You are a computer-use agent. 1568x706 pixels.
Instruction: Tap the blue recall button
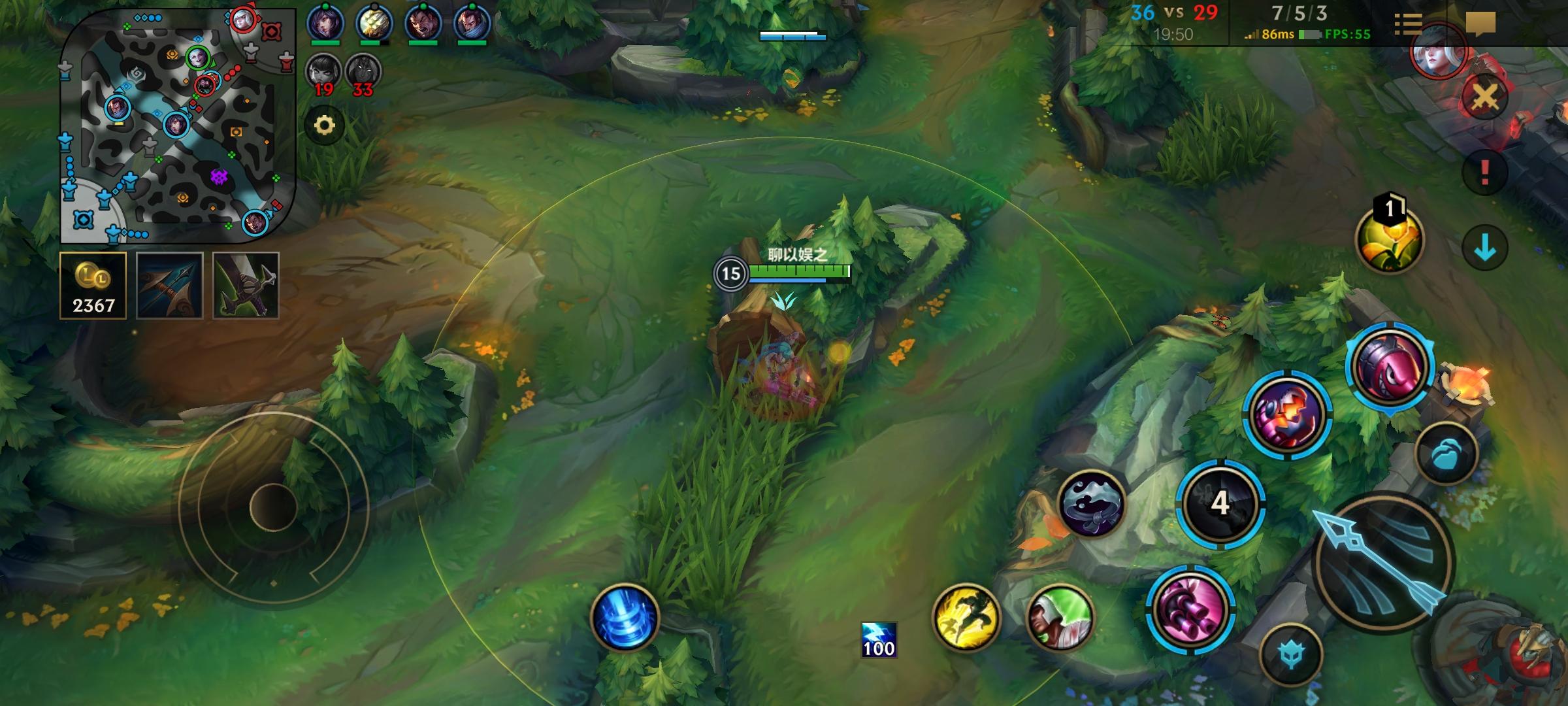(624, 618)
